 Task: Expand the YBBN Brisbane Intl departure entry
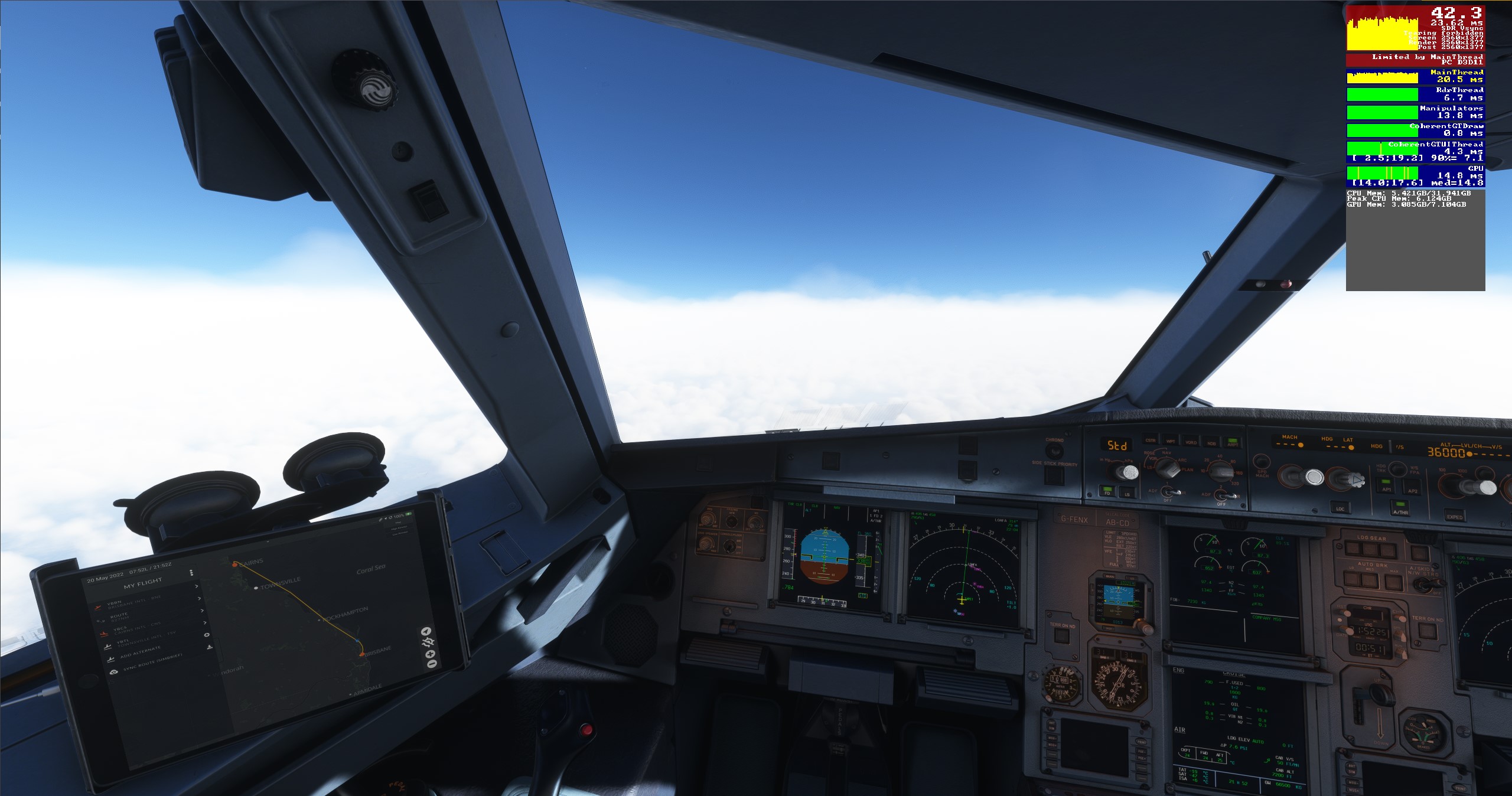200,598
